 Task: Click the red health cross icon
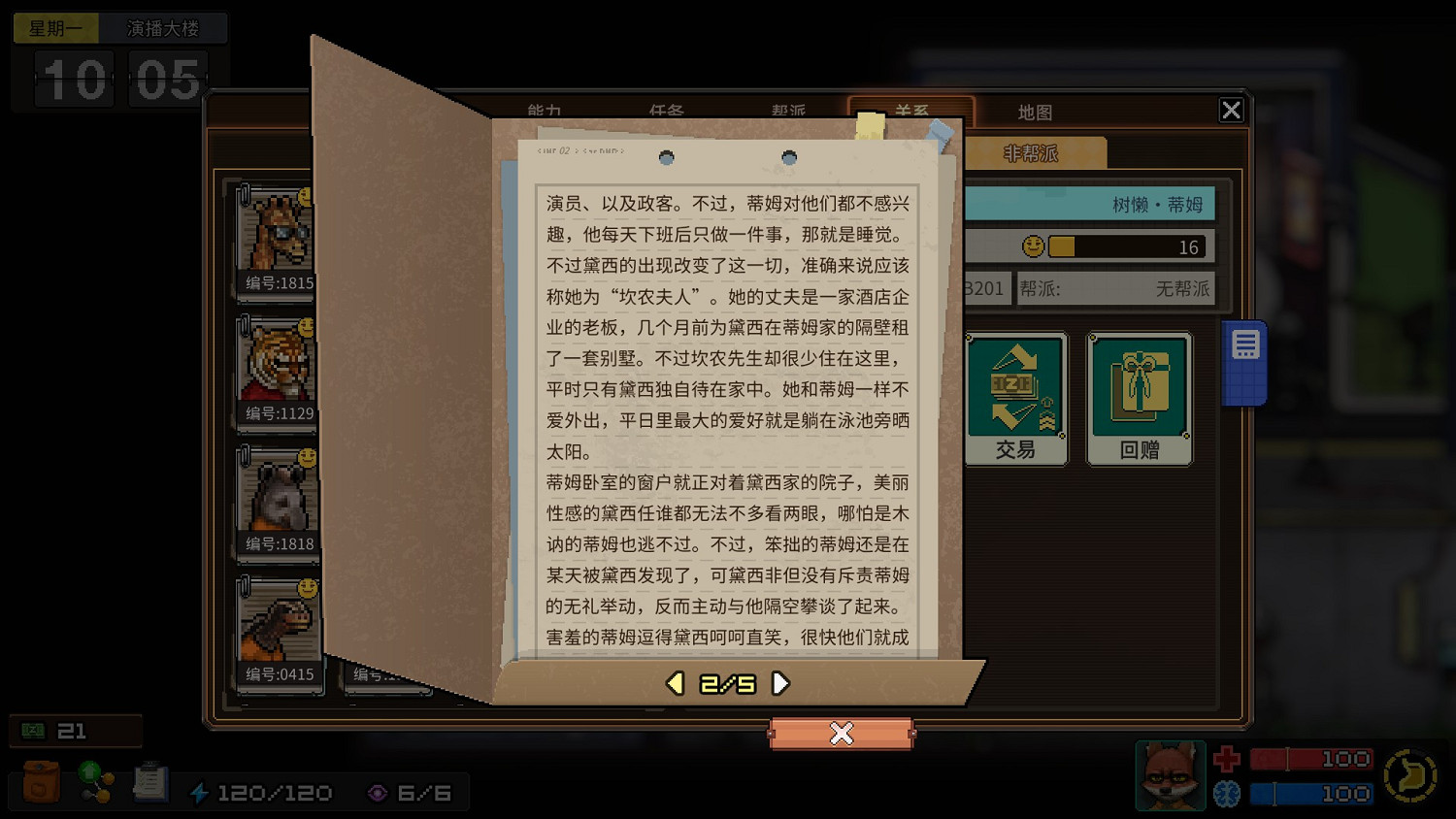click(x=1227, y=758)
